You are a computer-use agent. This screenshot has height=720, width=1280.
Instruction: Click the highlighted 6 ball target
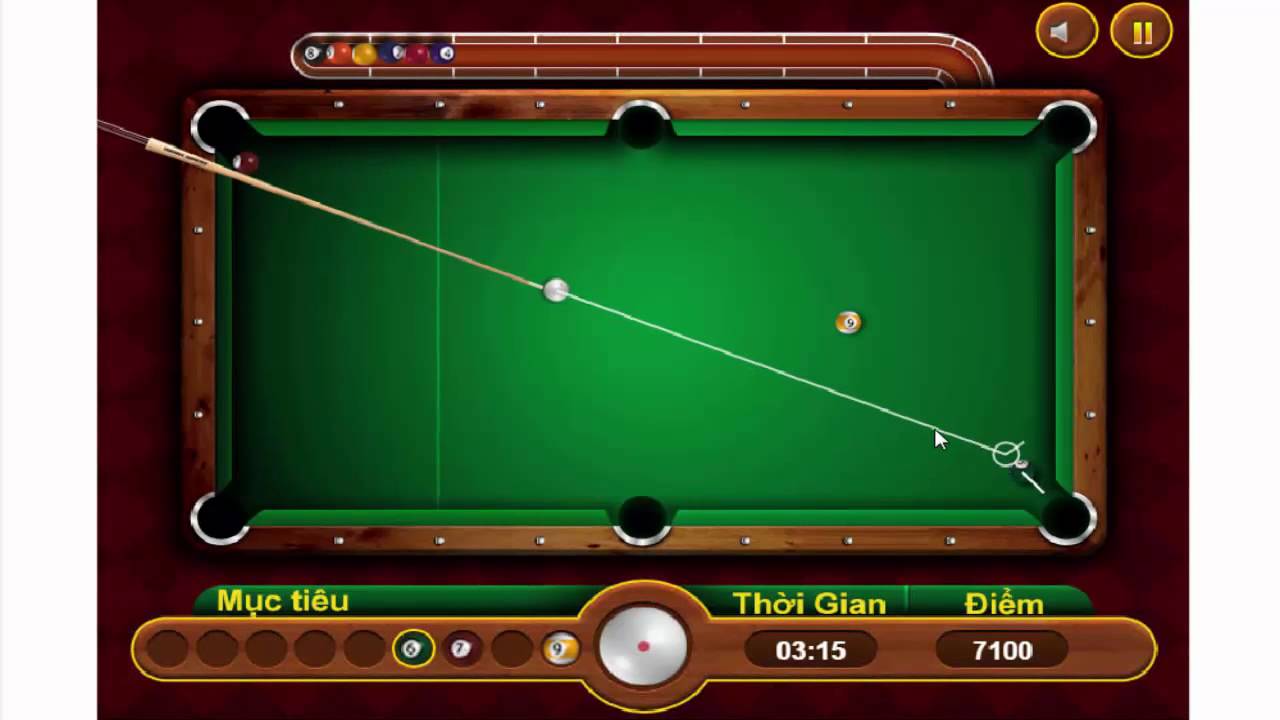point(413,650)
